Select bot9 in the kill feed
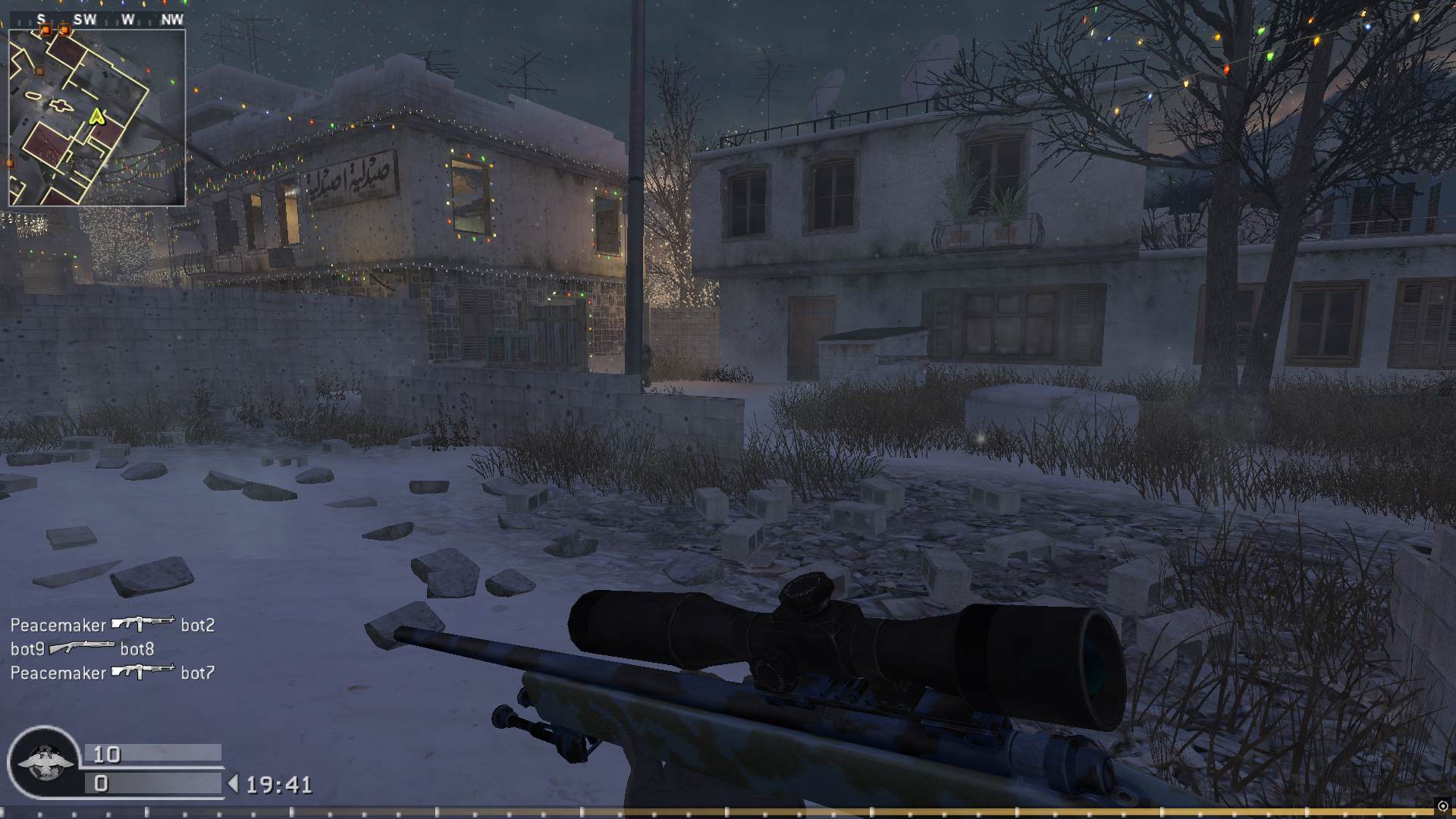 tap(28, 648)
